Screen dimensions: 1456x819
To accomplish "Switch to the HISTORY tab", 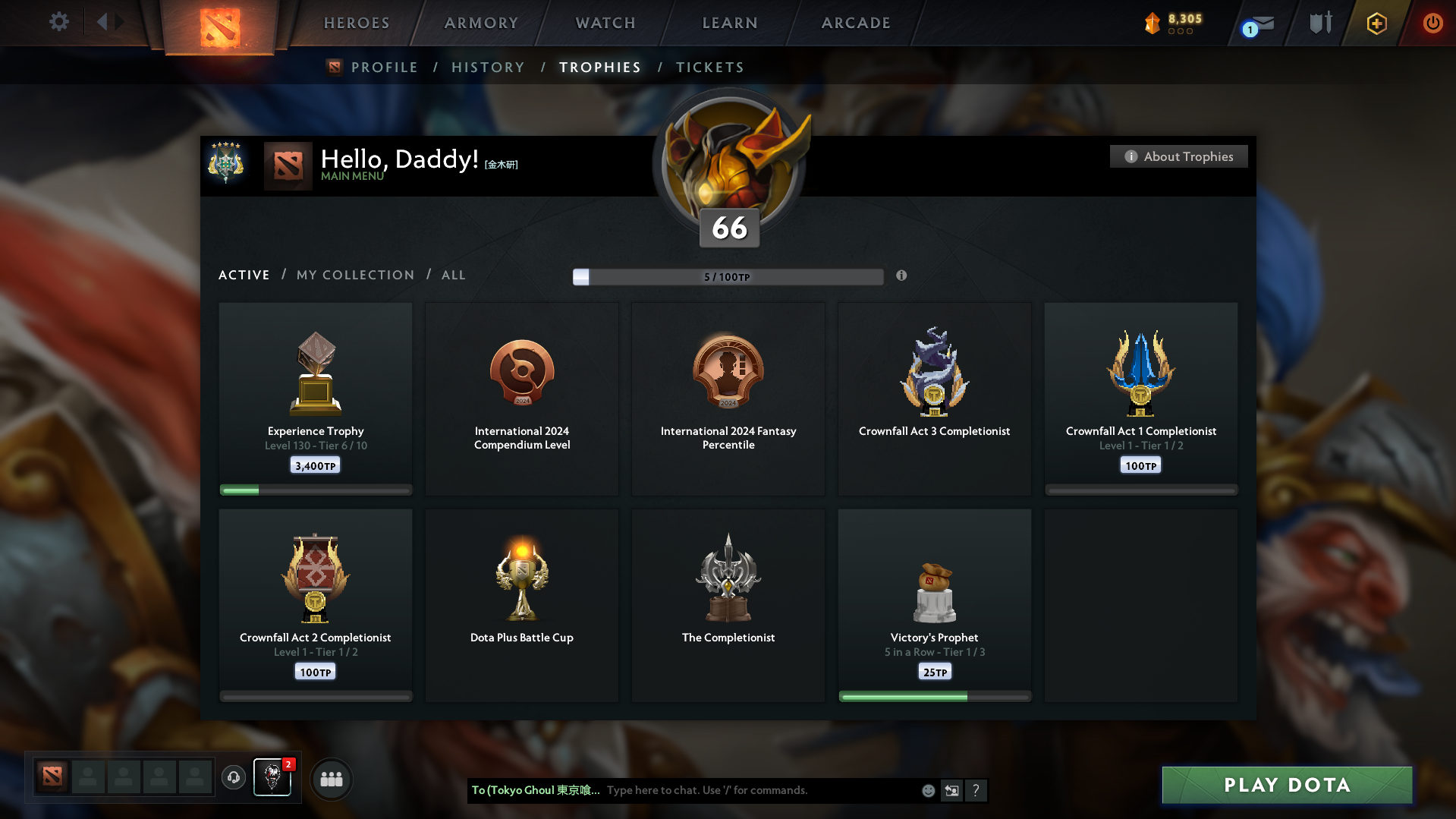I will (488, 67).
